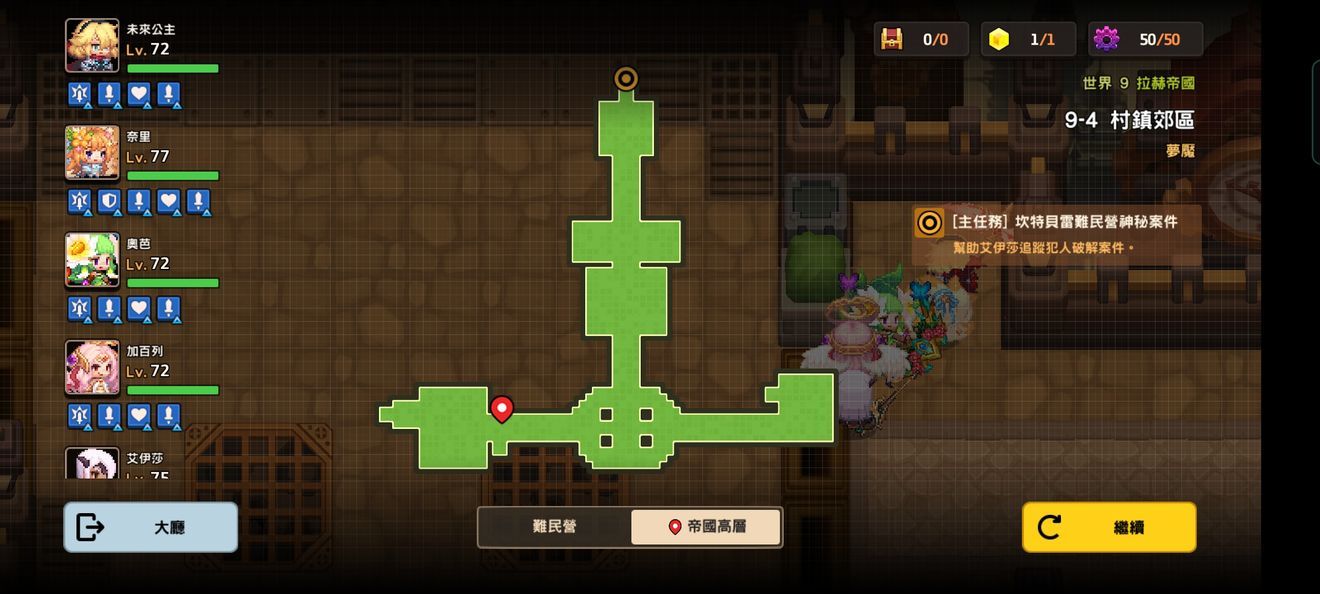The image size is (1320, 594).
Task: Click the objective target marker atop the map
Action: (x=626, y=78)
